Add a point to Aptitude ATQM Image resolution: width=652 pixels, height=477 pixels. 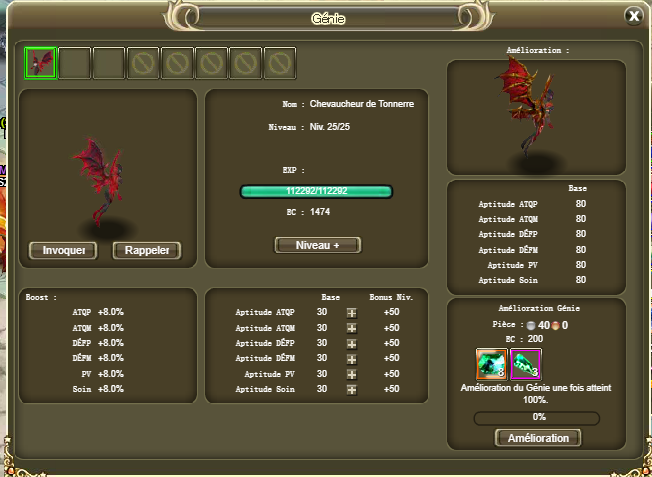pos(351,328)
